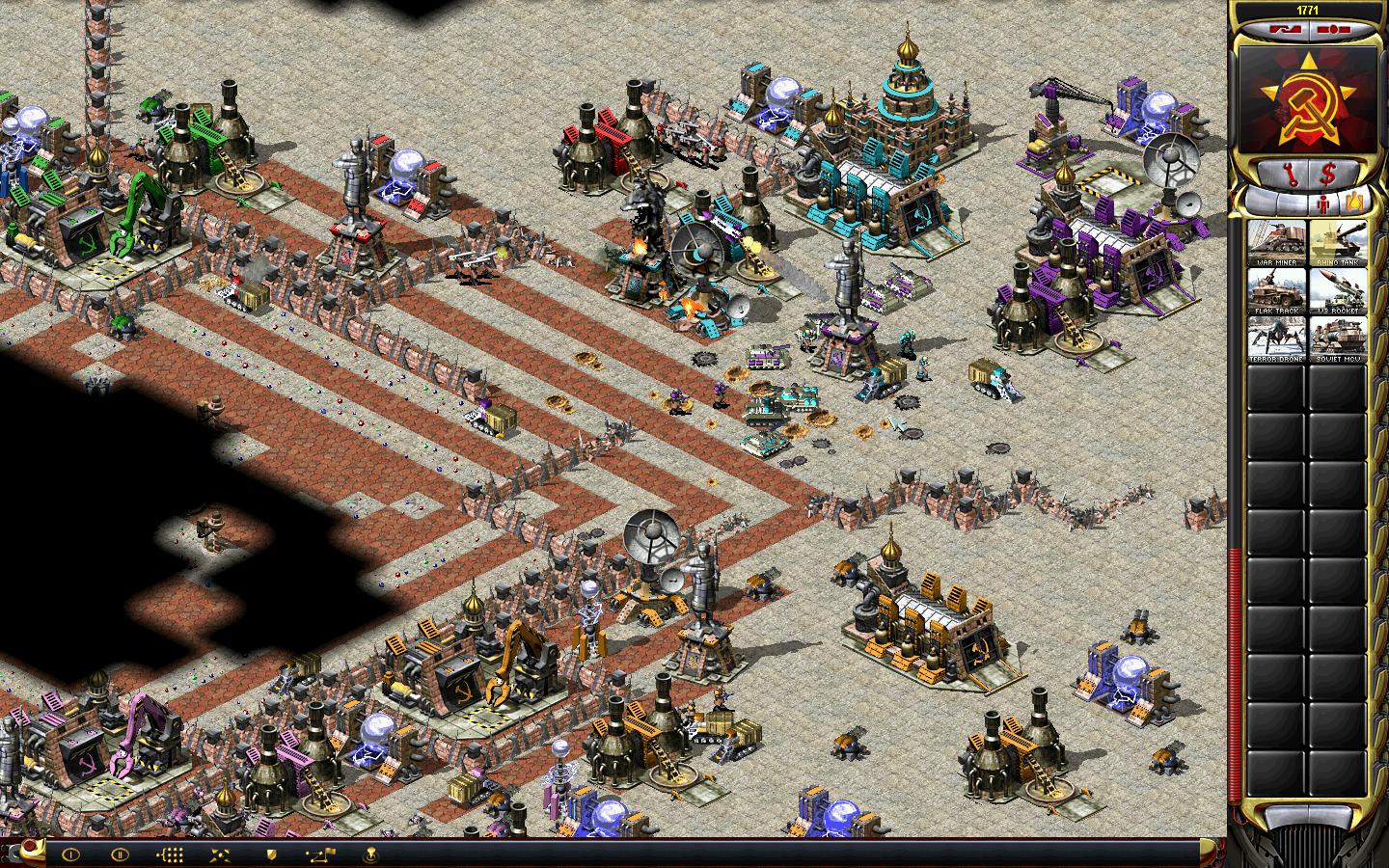Switch to the vehicles production tab
Viewport: 1389px width, 868px height.
(x=1353, y=203)
